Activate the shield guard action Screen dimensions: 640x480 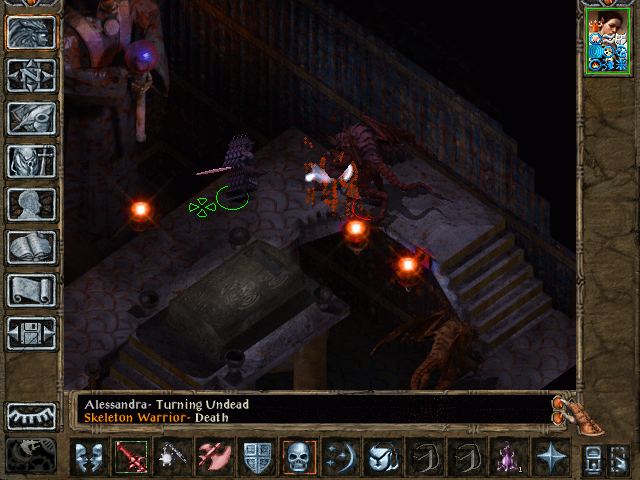(257, 457)
